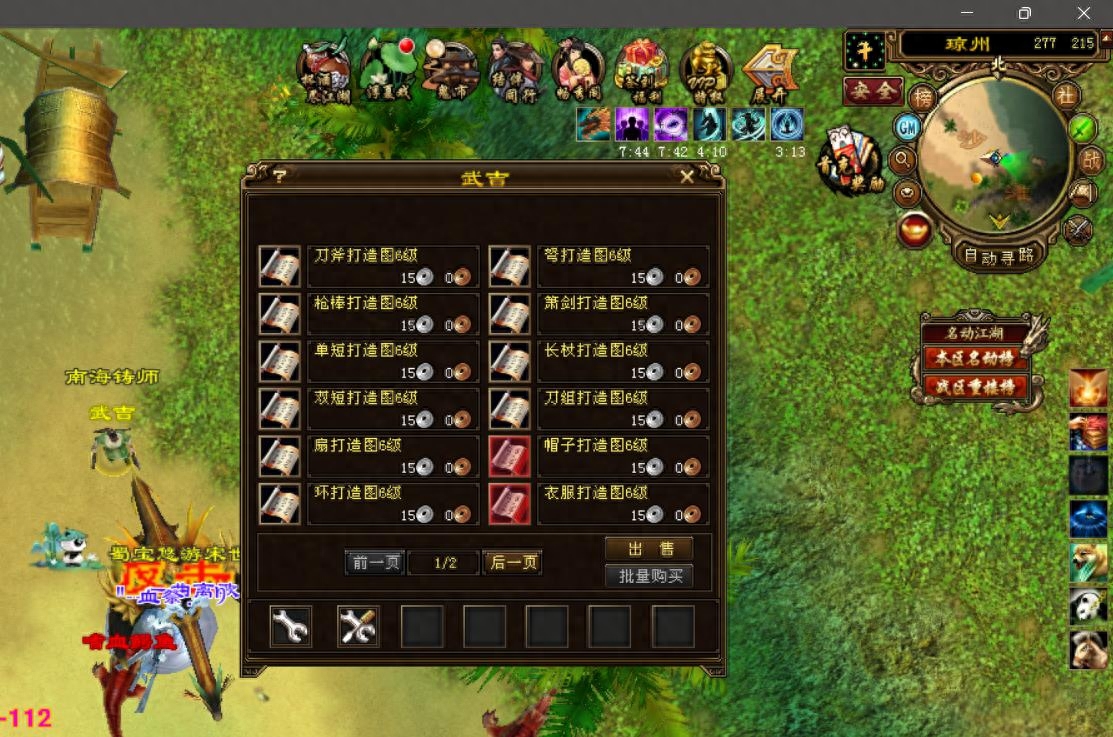This screenshot has width=1113, height=737.
Task: Click the 出售 sell button
Action: (x=648, y=549)
